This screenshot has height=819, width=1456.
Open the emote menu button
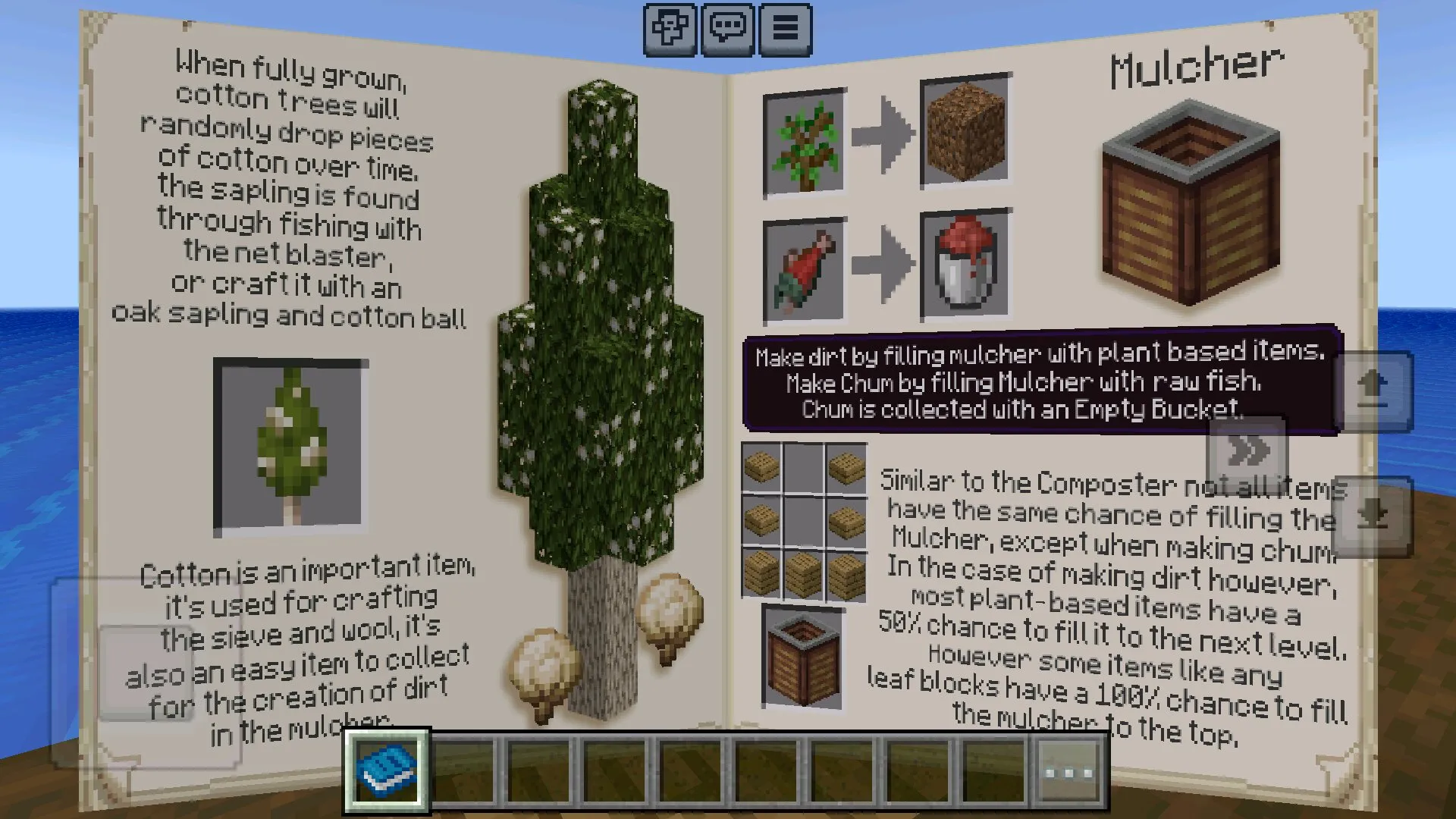click(670, 30)
